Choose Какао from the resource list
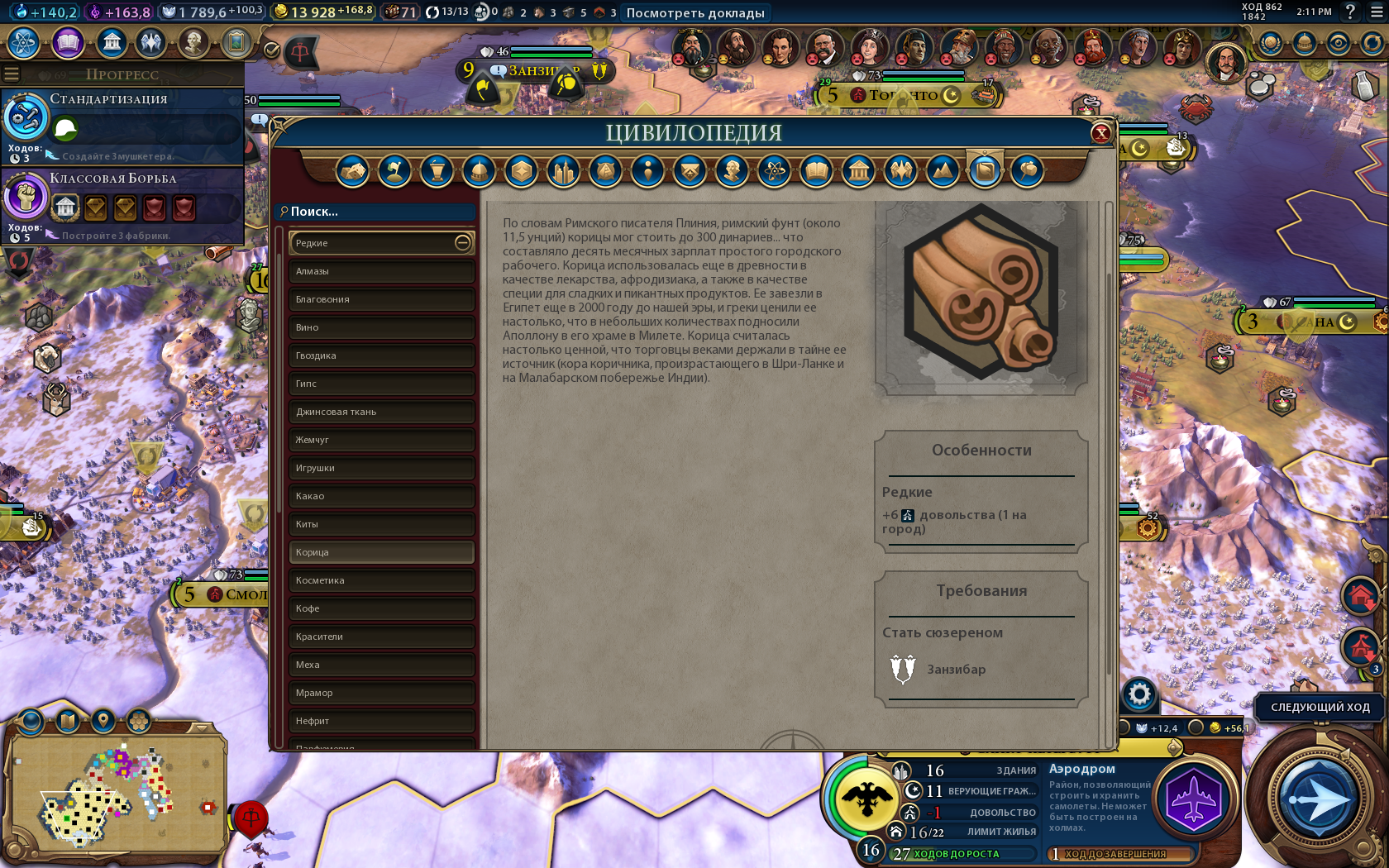Image resolution: width=1389 pixels, height=868 pixels. point(381,496)
